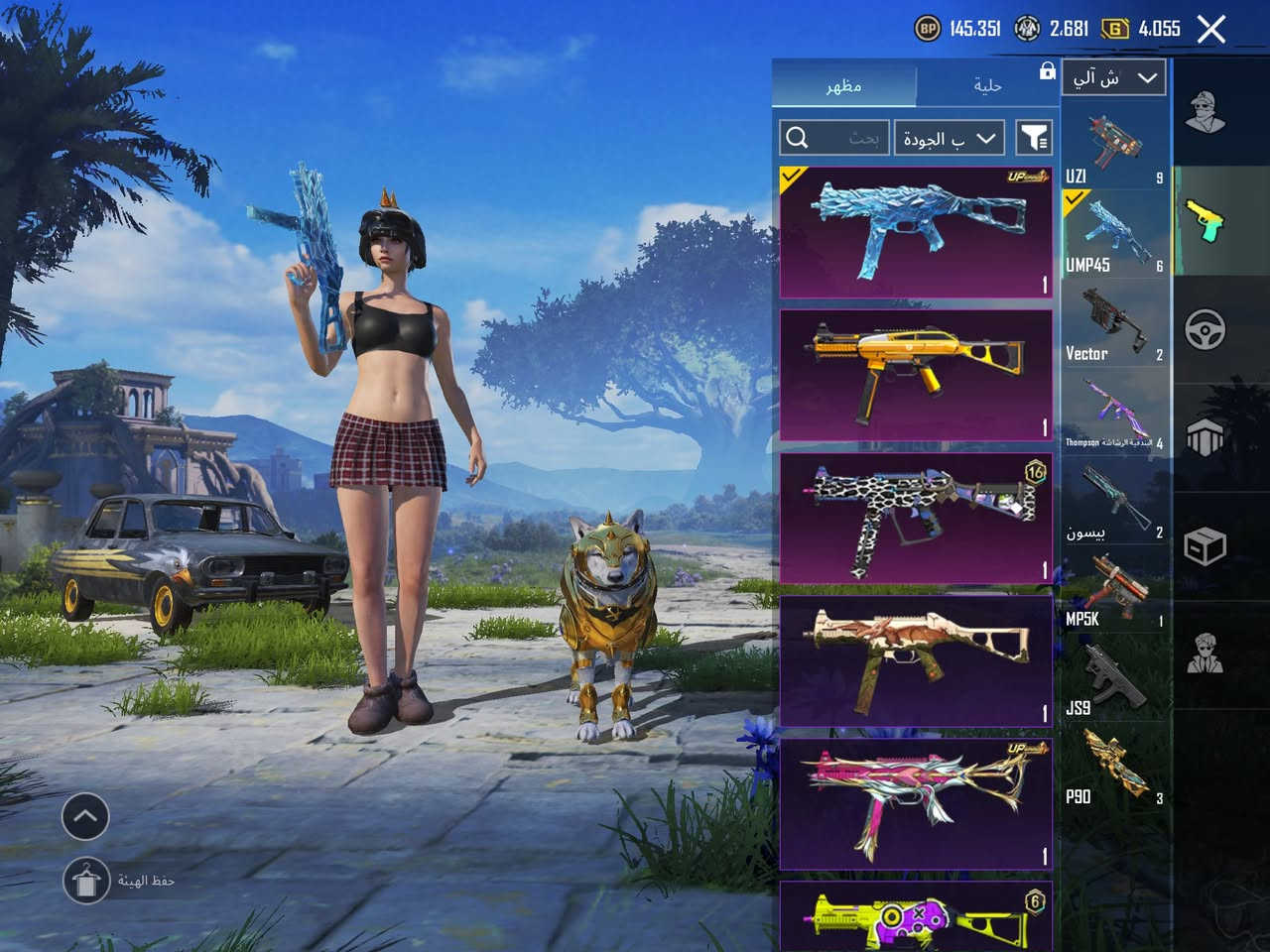Click the بحث search field

pos(833,138)
